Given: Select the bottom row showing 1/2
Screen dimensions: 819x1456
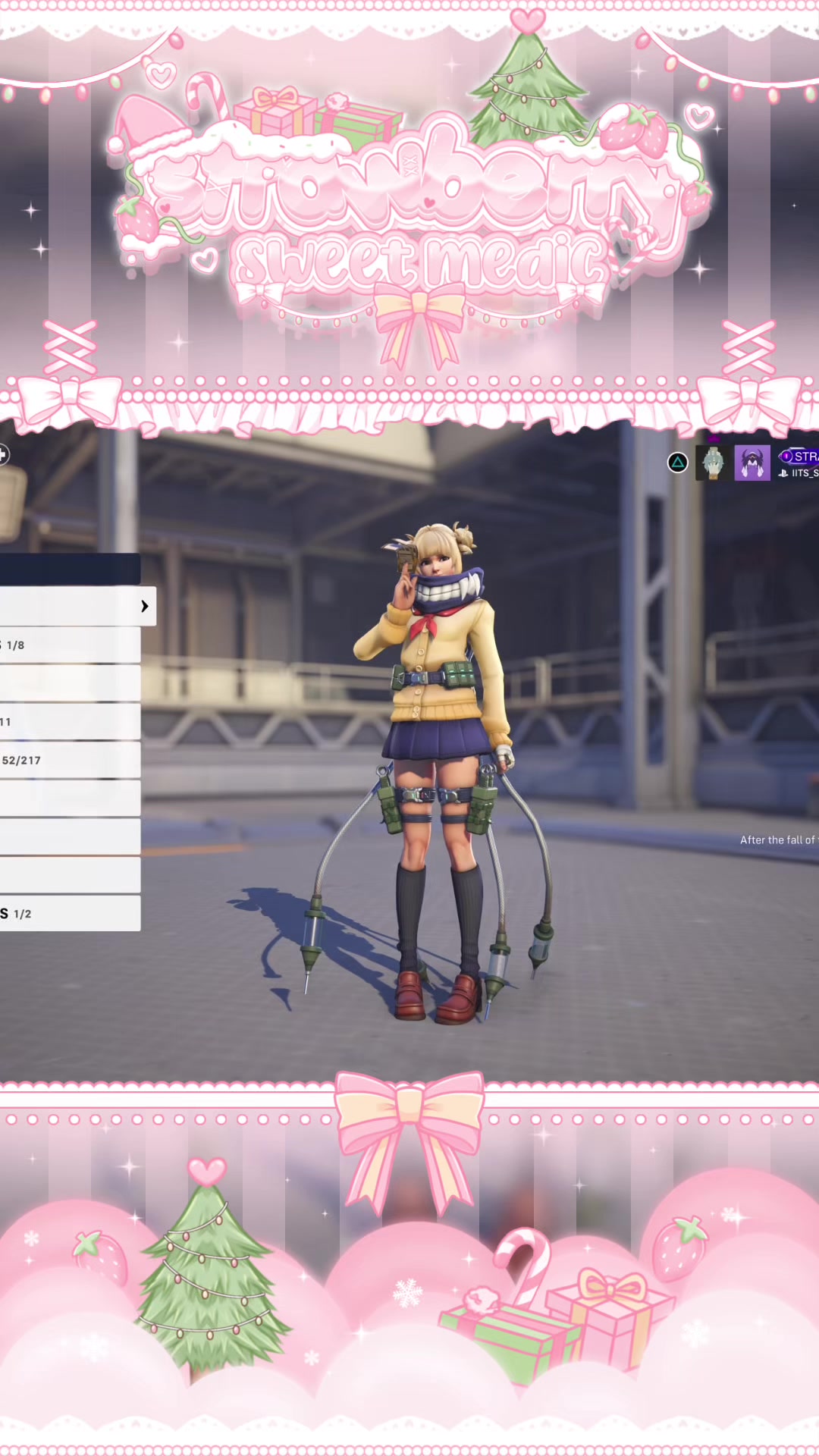Looking at the screenshot, I should (x=68, y=913).
